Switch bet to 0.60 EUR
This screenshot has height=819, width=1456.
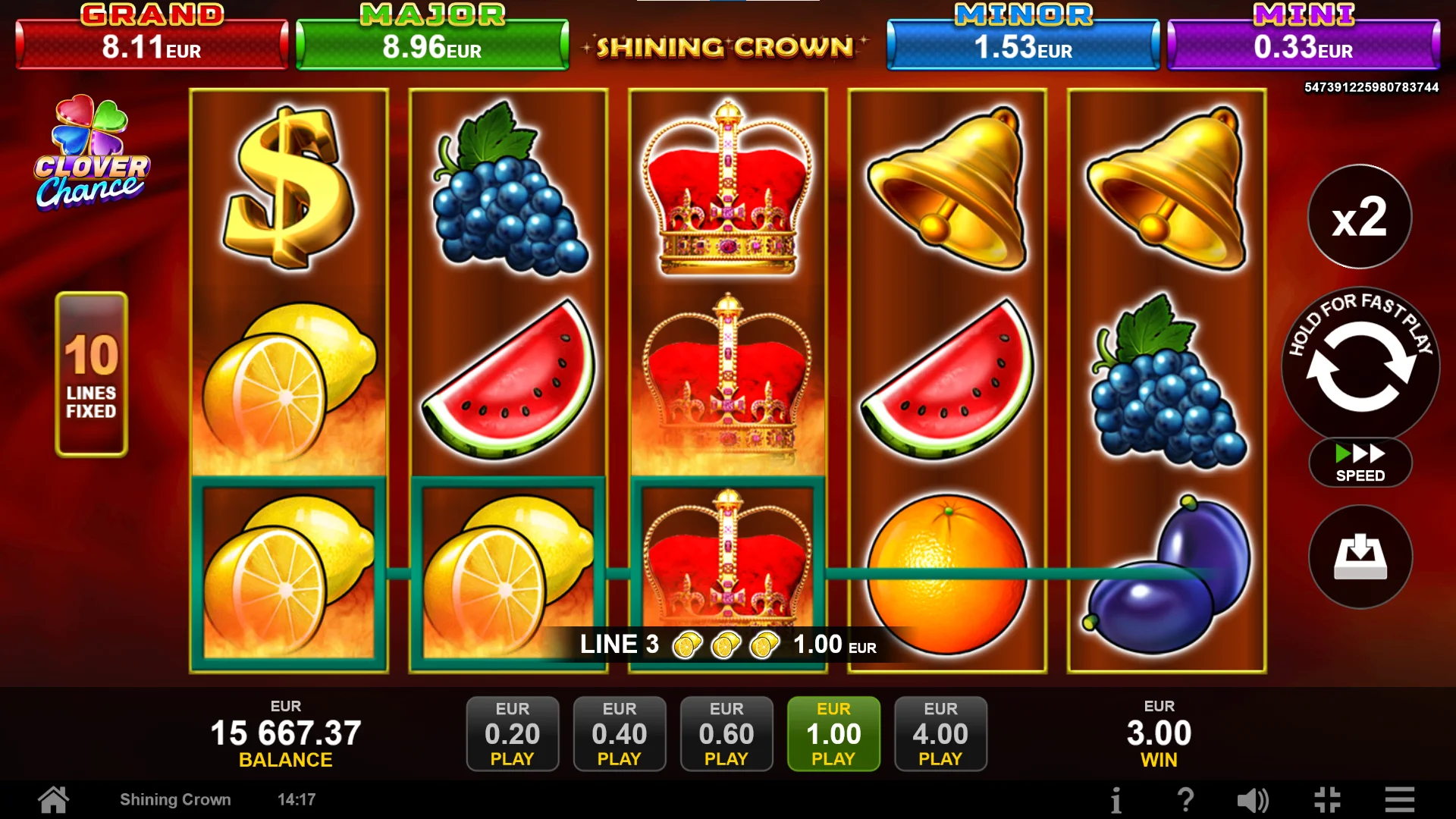tap(726, 733)
